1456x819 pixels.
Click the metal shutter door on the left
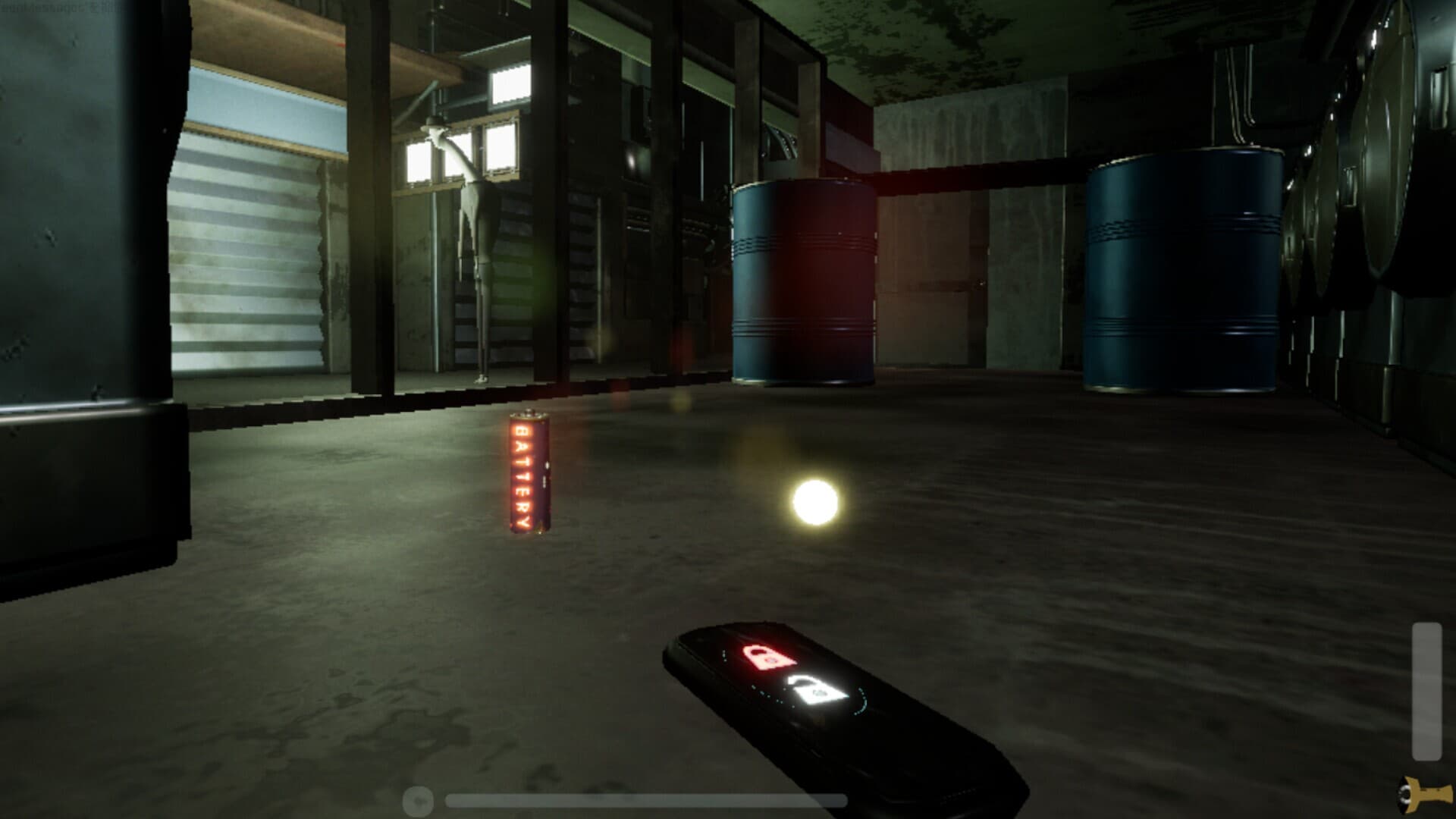tap(250, 250)
